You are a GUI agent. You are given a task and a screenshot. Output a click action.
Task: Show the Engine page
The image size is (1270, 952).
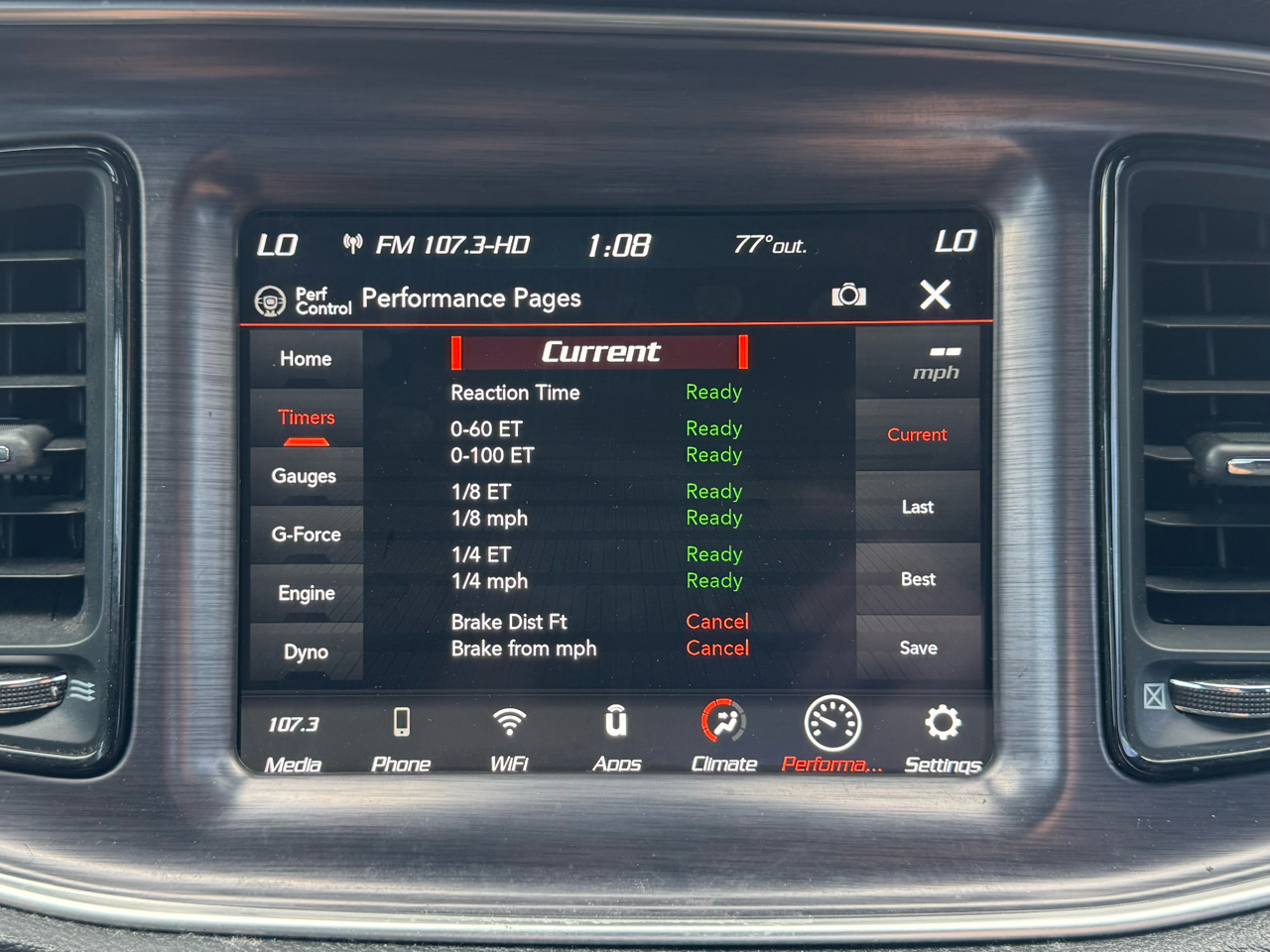coord(306,593)
